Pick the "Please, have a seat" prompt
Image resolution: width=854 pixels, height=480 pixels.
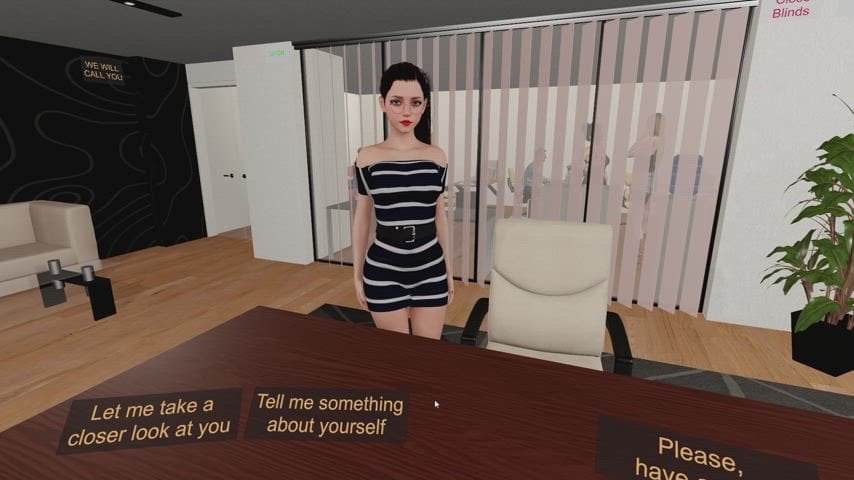[705, 455]
